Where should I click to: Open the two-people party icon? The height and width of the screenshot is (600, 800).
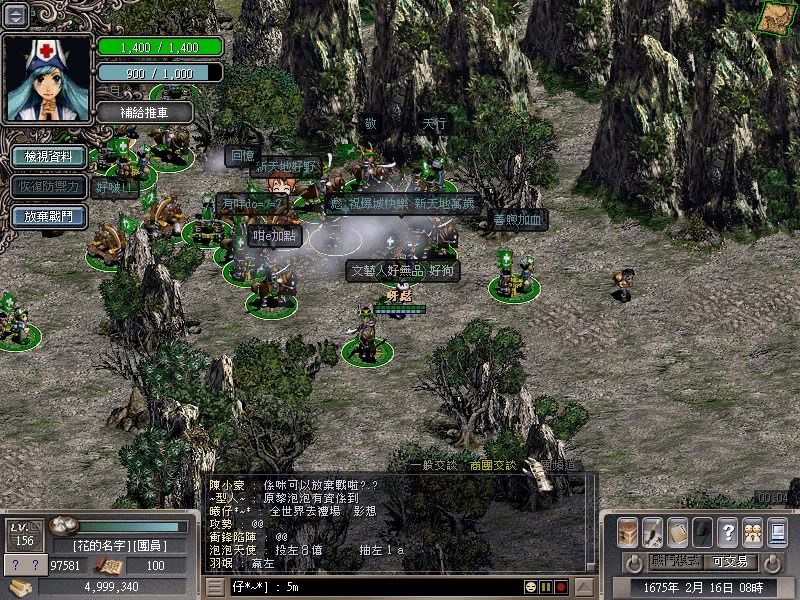click(752, 531)
